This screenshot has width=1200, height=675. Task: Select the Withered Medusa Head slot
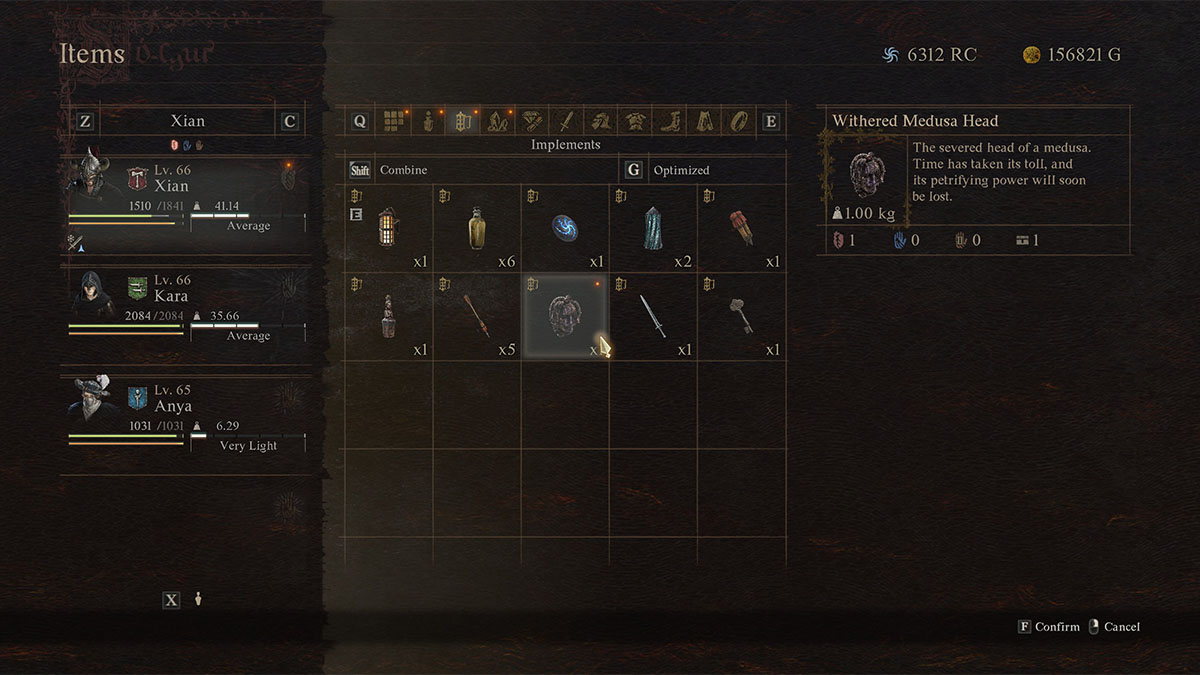pyautogui.click(x=565, y=317)
